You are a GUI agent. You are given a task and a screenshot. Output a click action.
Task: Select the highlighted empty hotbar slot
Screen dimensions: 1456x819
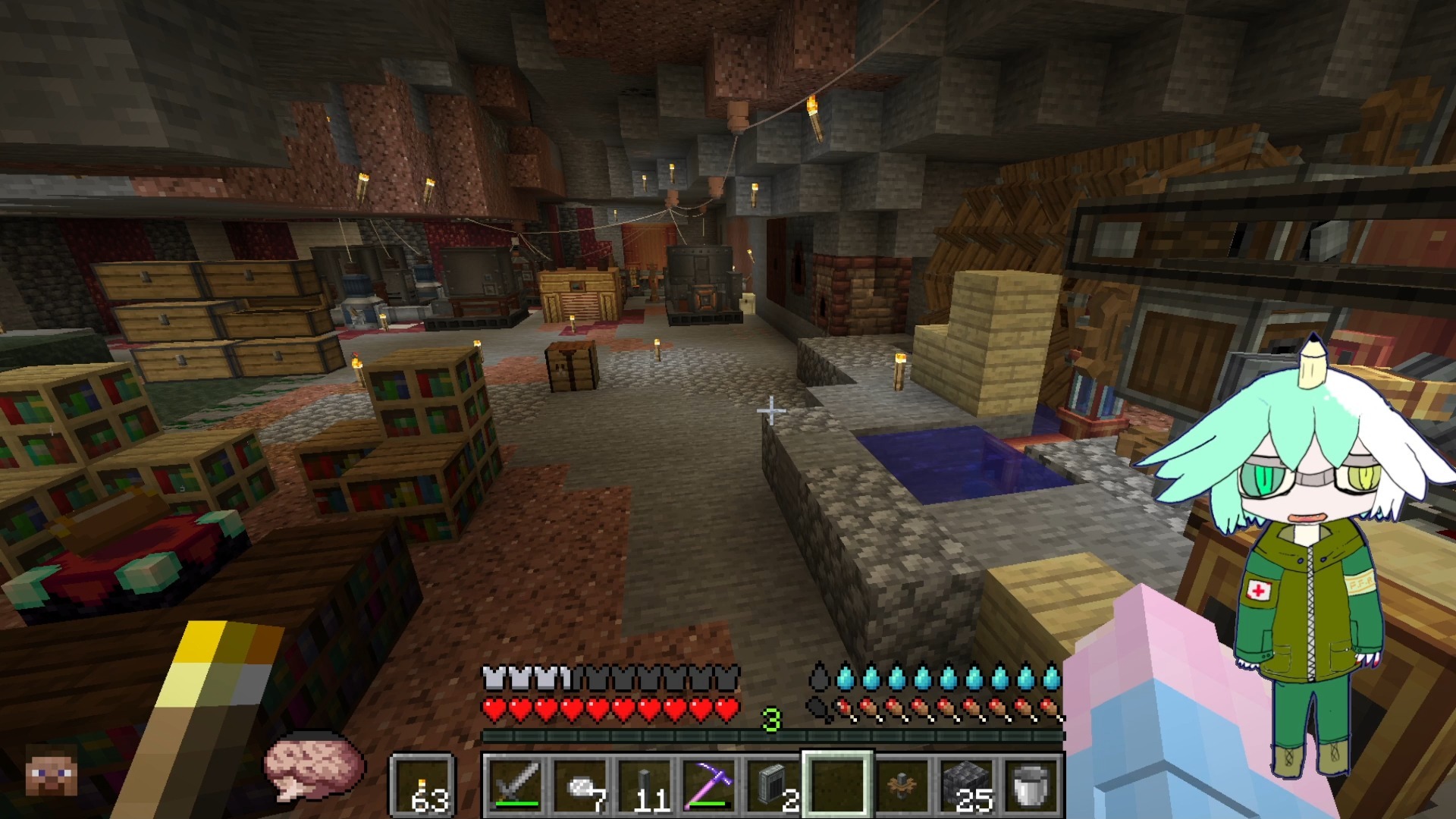(837, 784)
